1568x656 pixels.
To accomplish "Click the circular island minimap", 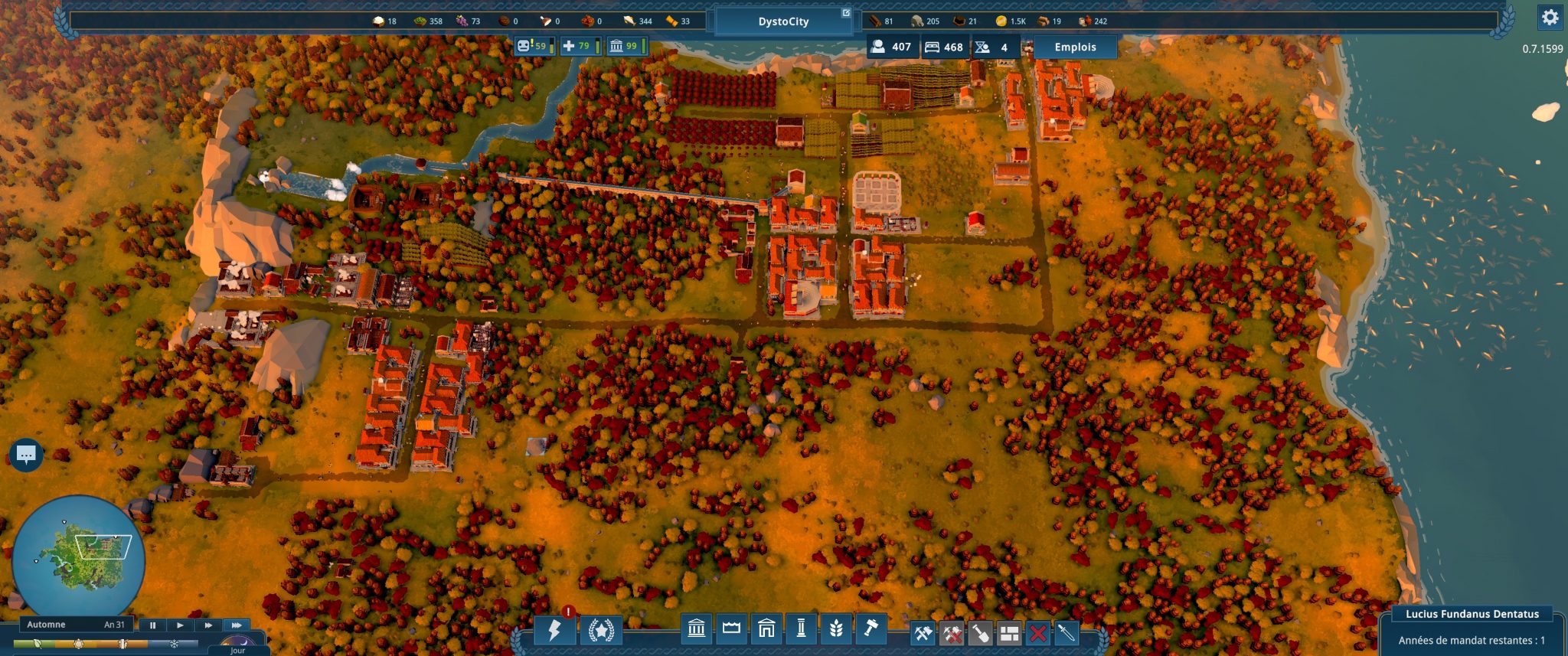I will pos(78,560).
